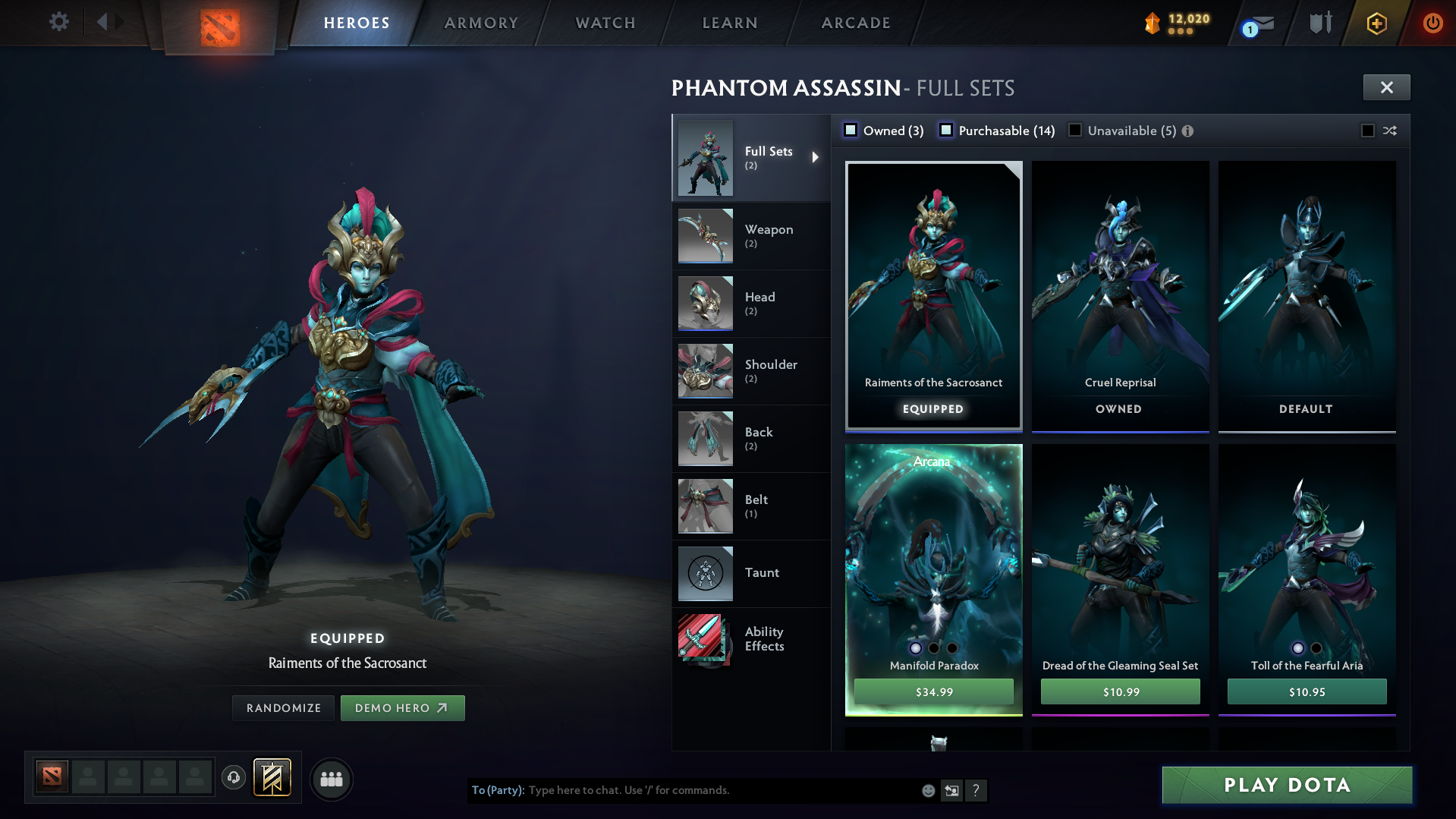This screenshot has height=819, width=1456.
Task: Toggle the Unavailable (5) filter checkbox
Action: (1075, 130)
